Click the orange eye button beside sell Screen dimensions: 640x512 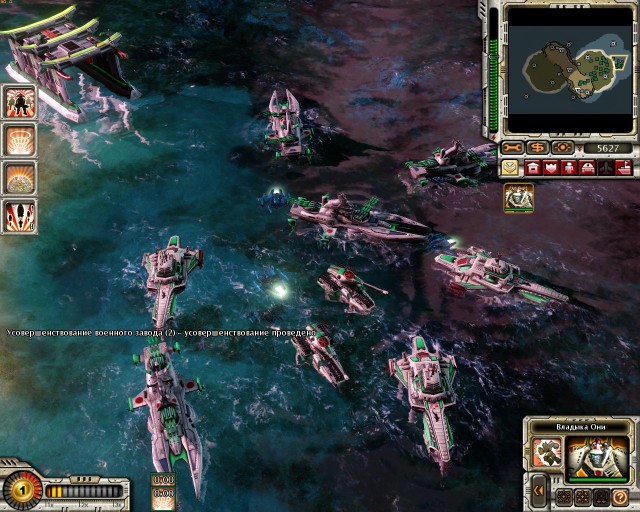[564, 148]
